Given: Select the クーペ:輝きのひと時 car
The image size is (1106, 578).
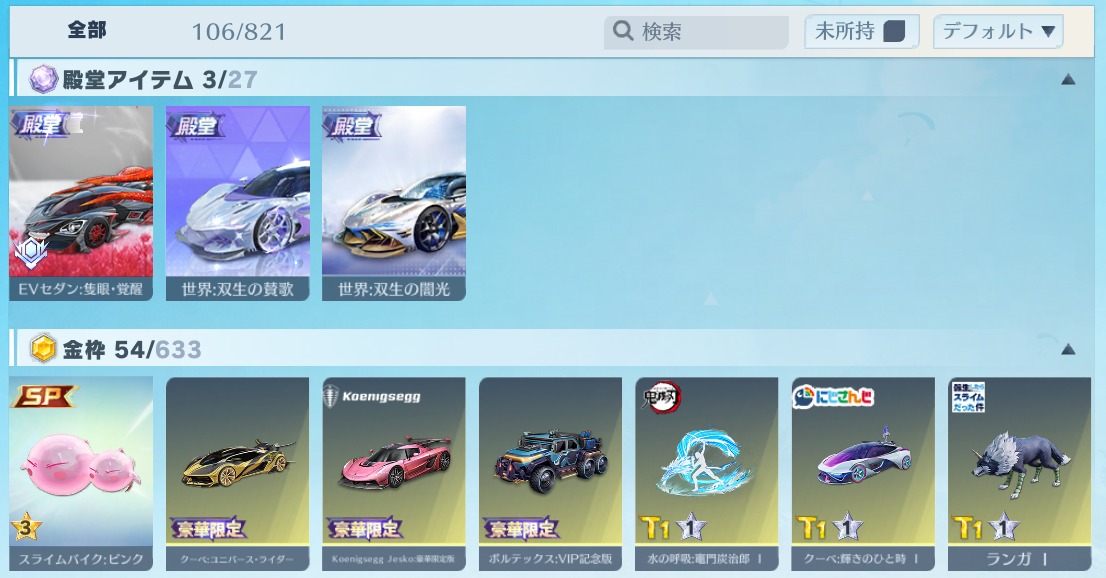Looking at the screenshot, I should pyautogui.click(x=863, y=473).
